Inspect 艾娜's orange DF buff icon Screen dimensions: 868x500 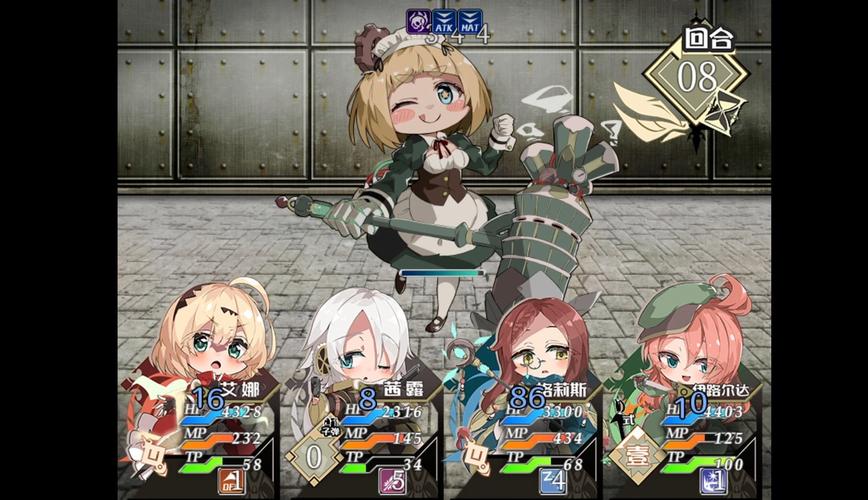[x=232, y=481]
